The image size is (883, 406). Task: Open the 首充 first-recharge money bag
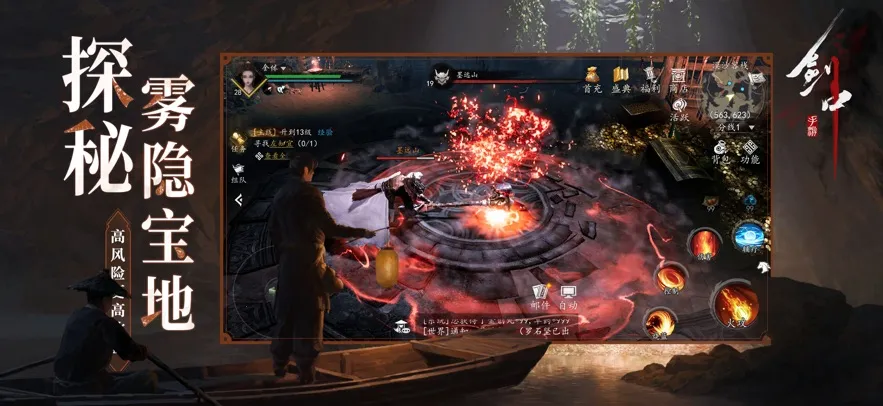point(590,75)
